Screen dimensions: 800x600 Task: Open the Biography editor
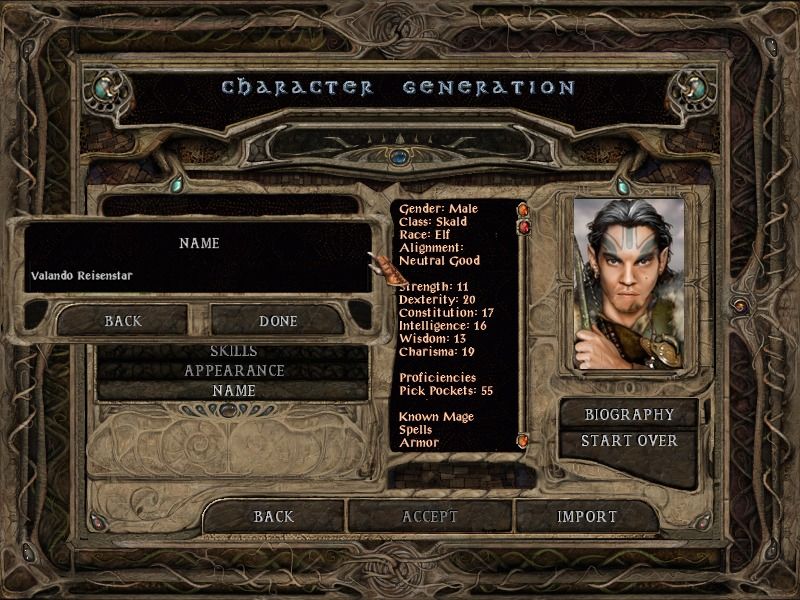[x=629, y=415]
